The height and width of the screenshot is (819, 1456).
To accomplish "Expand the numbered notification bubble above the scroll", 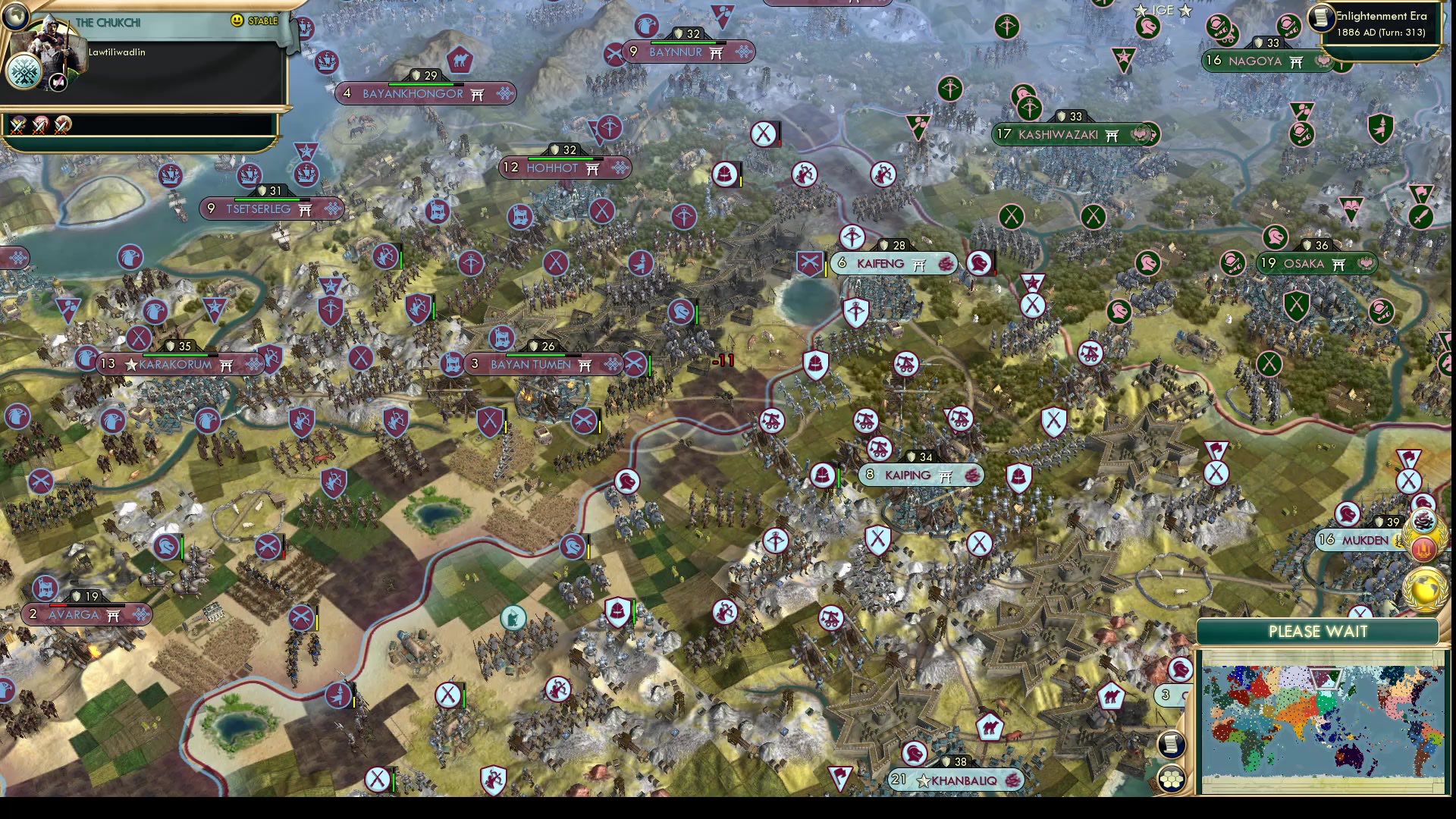I will click(x=1166, y=693).
